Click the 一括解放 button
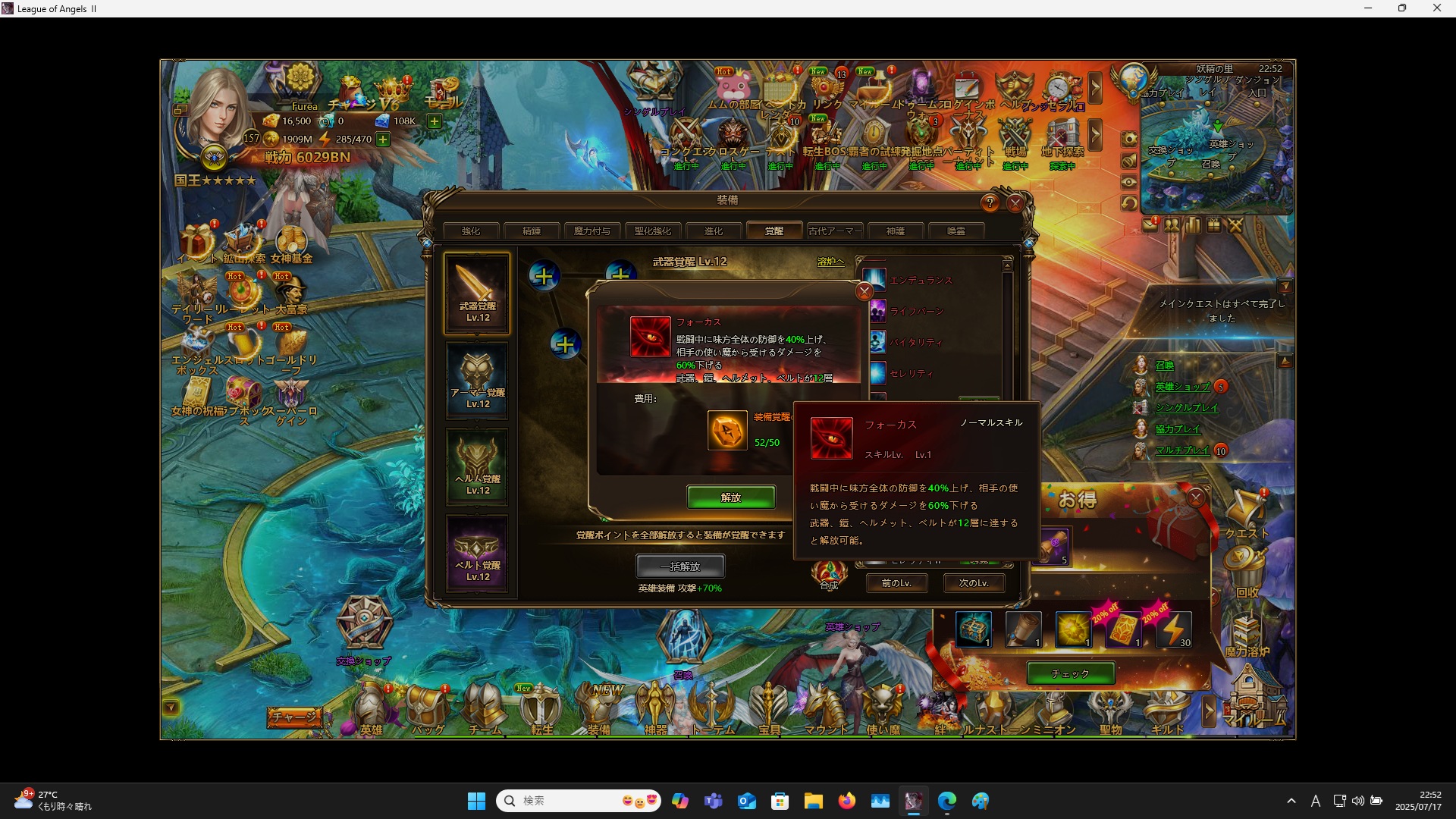 point(680,566)
